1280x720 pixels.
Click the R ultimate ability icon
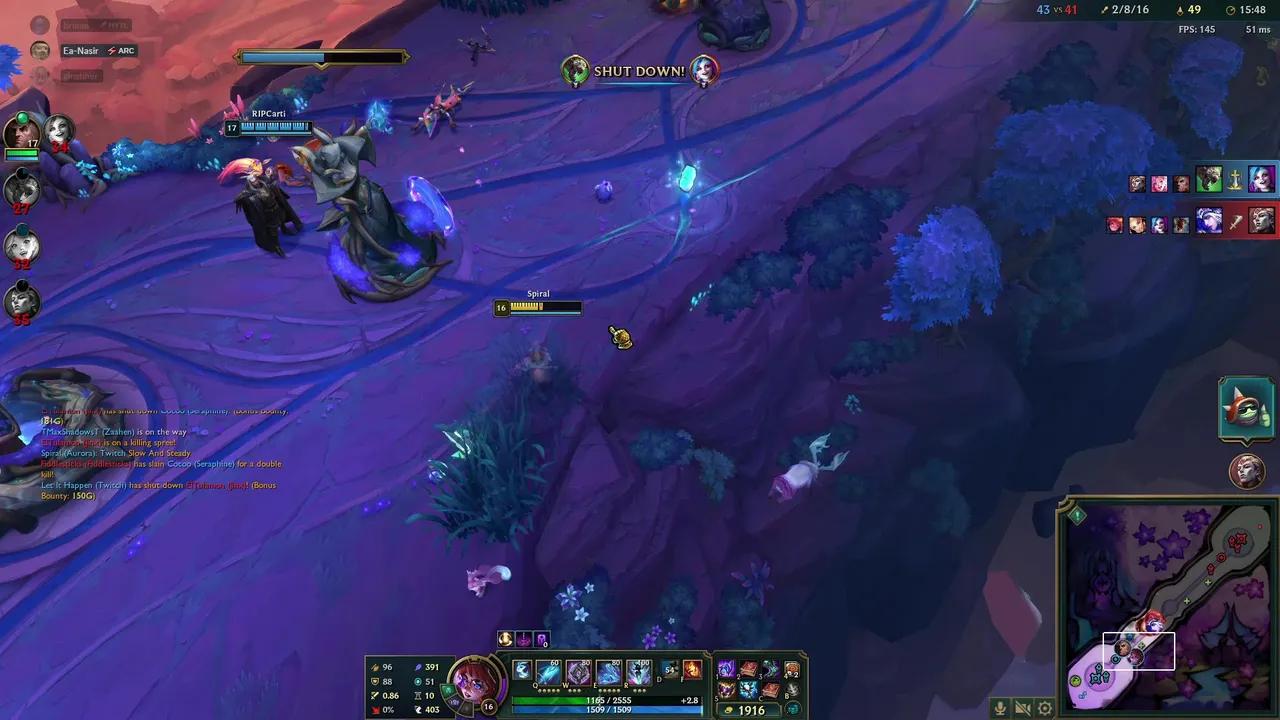[x=638, y=672]
